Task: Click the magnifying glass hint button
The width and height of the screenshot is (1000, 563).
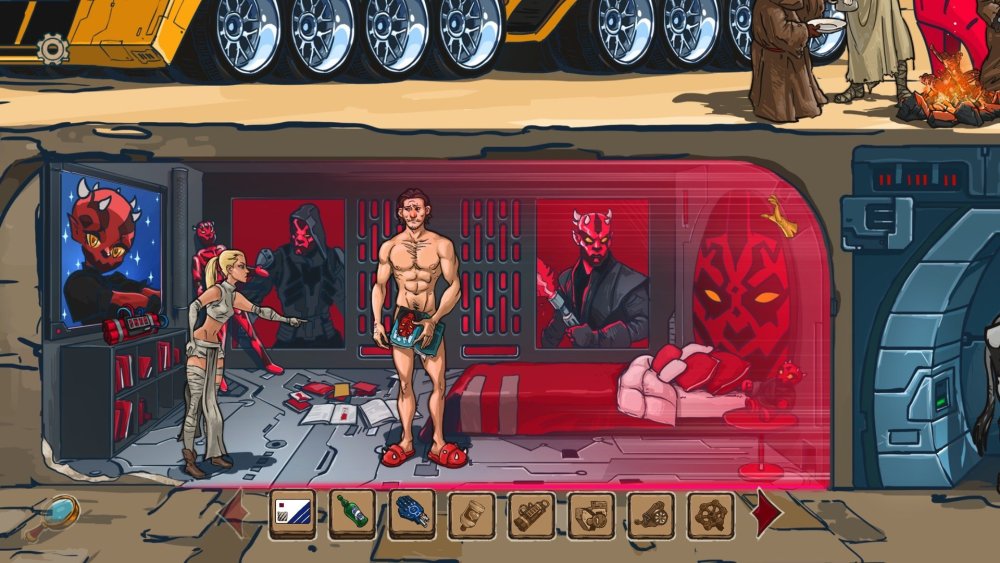Action: tap(59, 515)
